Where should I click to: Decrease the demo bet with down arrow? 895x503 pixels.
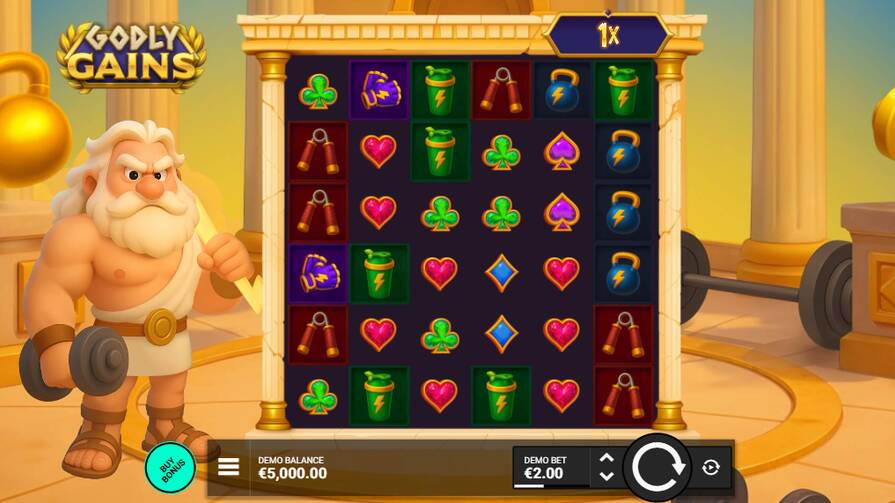[605, 476]
